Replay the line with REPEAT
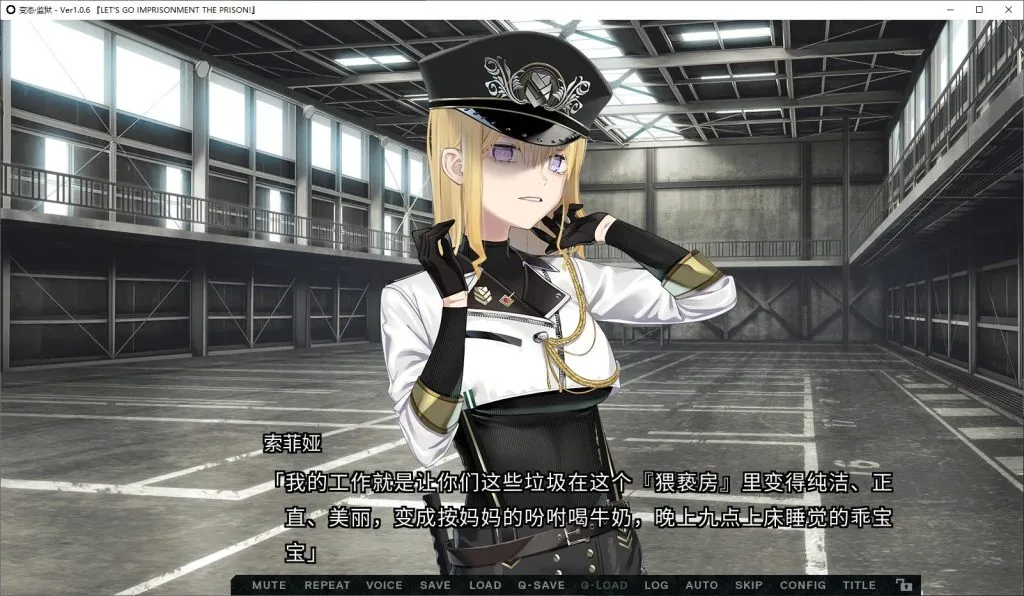This screenshot has height=596, width=1024. tap(327, 585)
